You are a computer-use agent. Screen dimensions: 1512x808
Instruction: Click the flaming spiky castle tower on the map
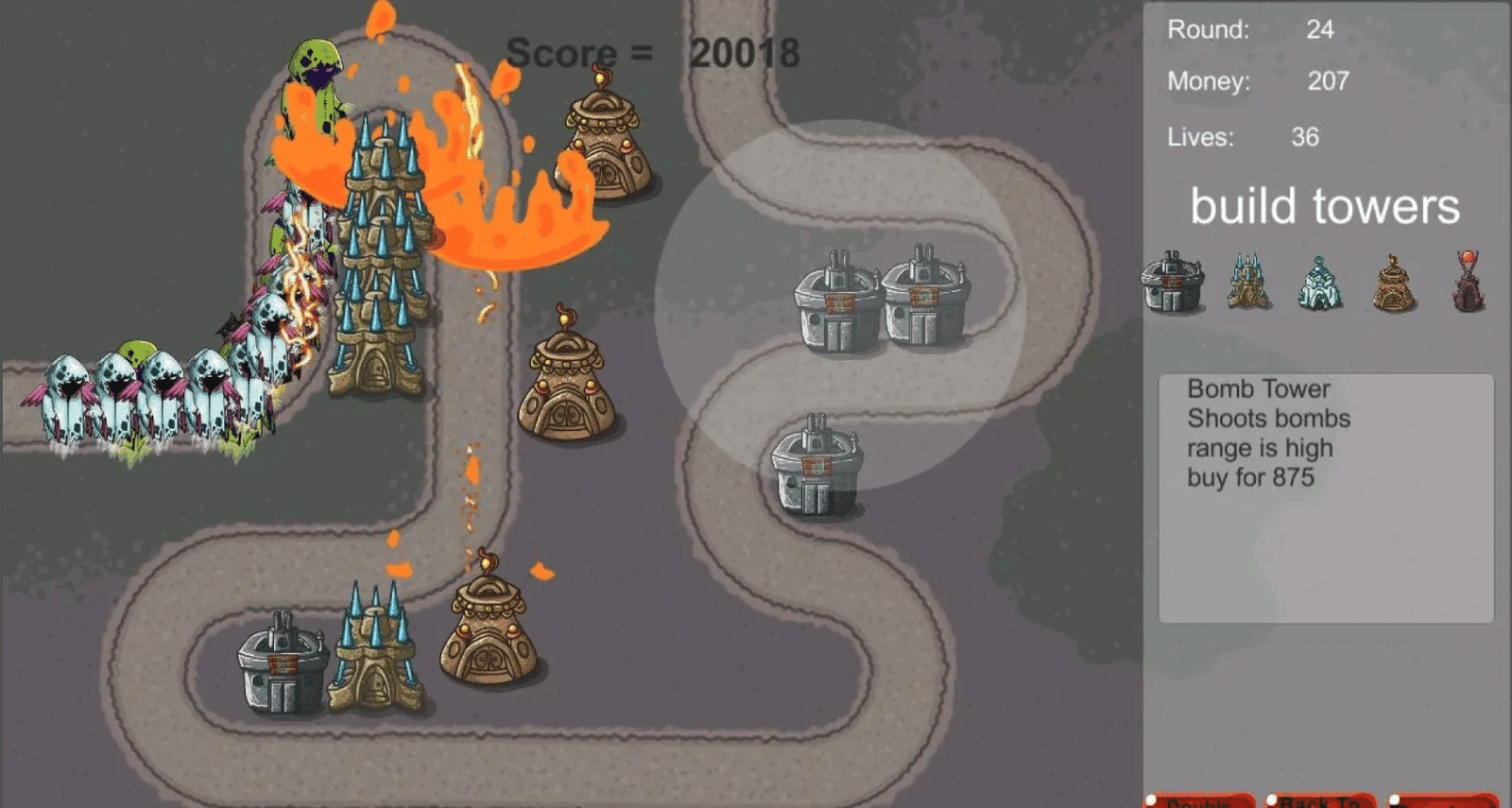coord(378,265)
